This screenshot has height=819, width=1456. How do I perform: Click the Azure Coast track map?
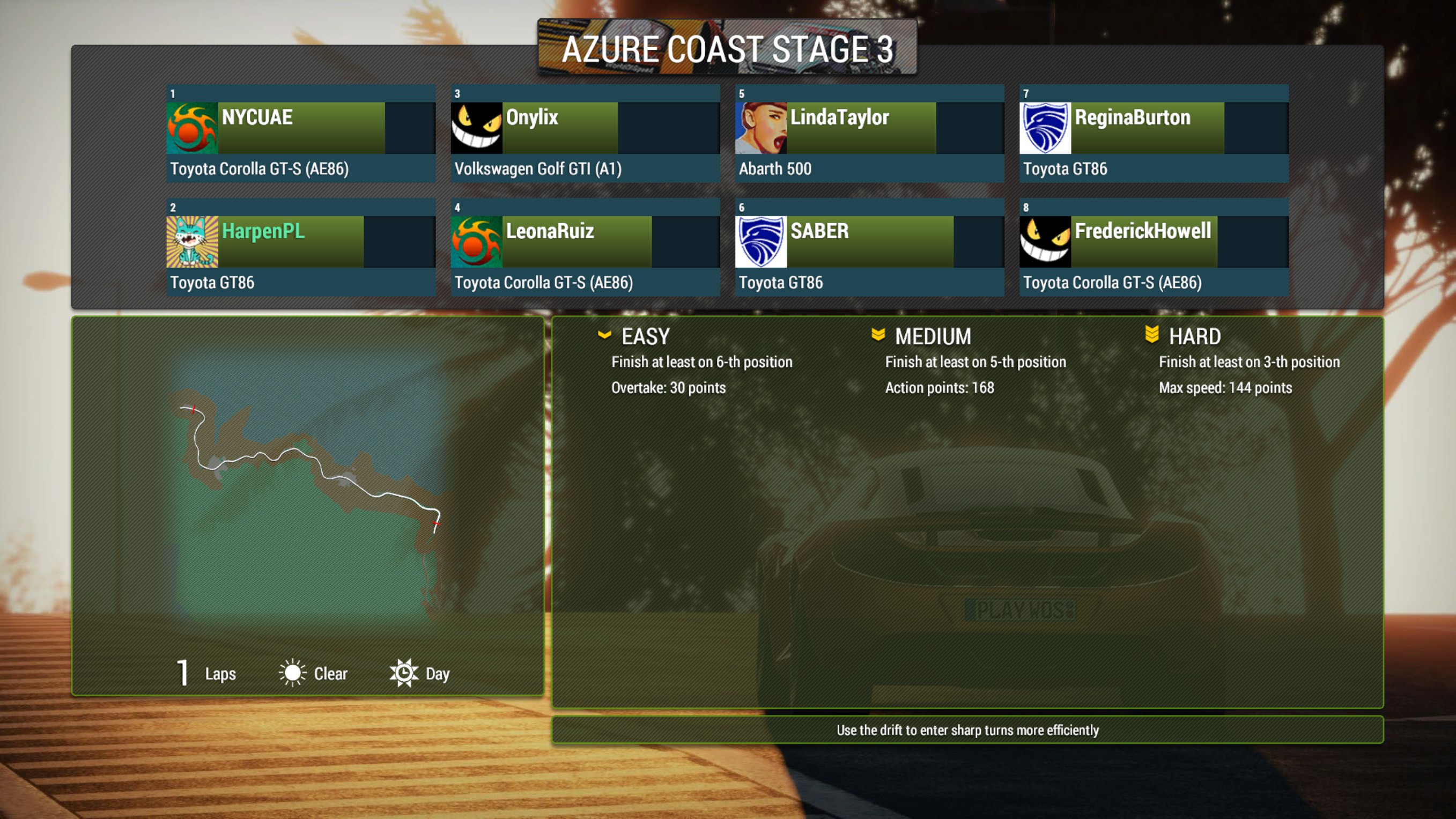308,486
